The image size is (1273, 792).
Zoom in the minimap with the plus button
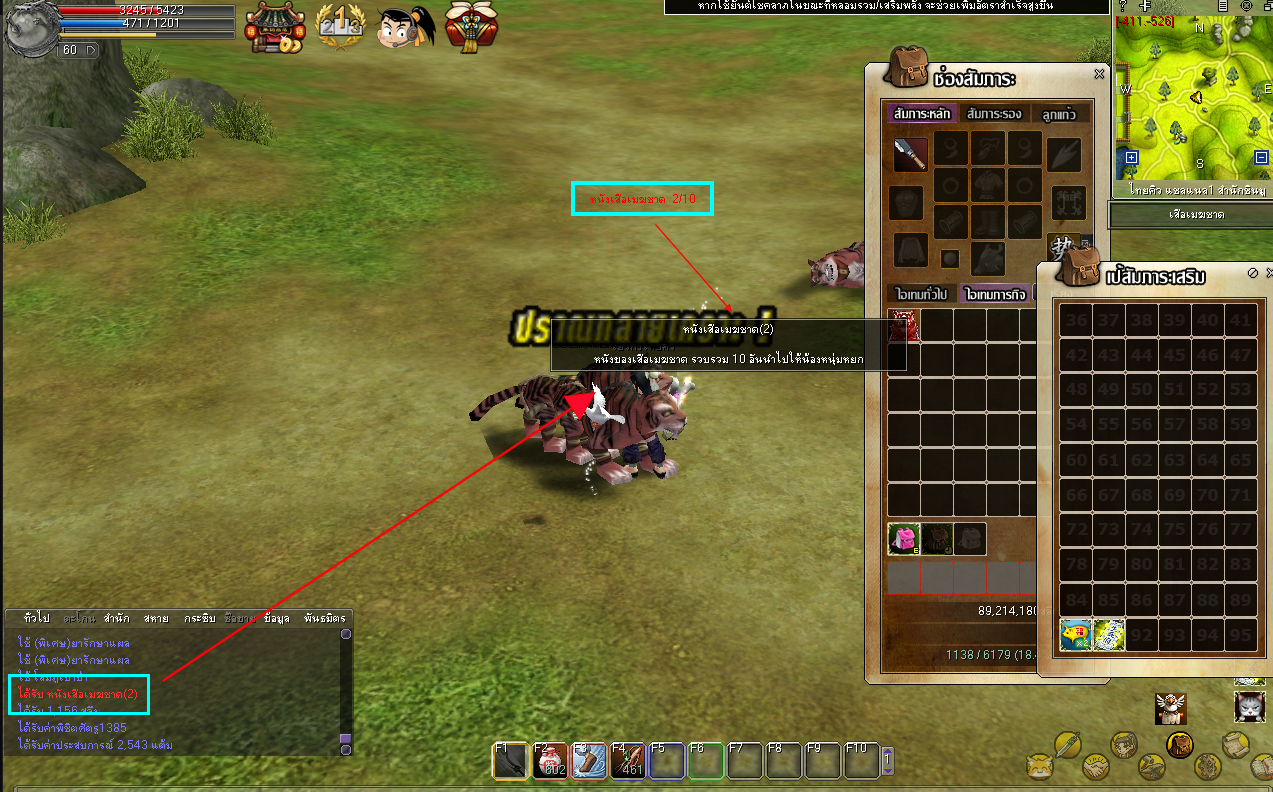coord(1131,157)
